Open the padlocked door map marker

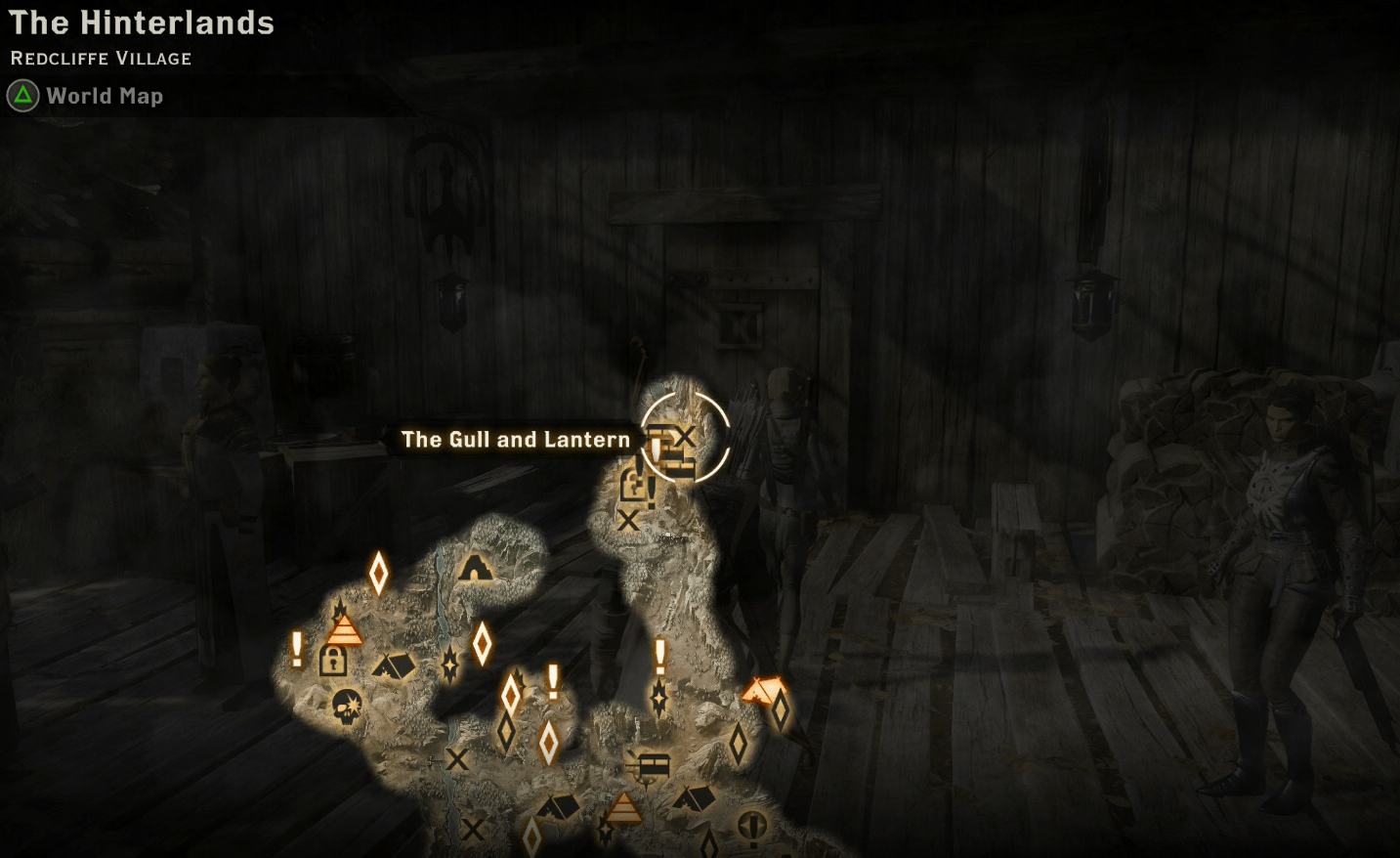(334, 663)
